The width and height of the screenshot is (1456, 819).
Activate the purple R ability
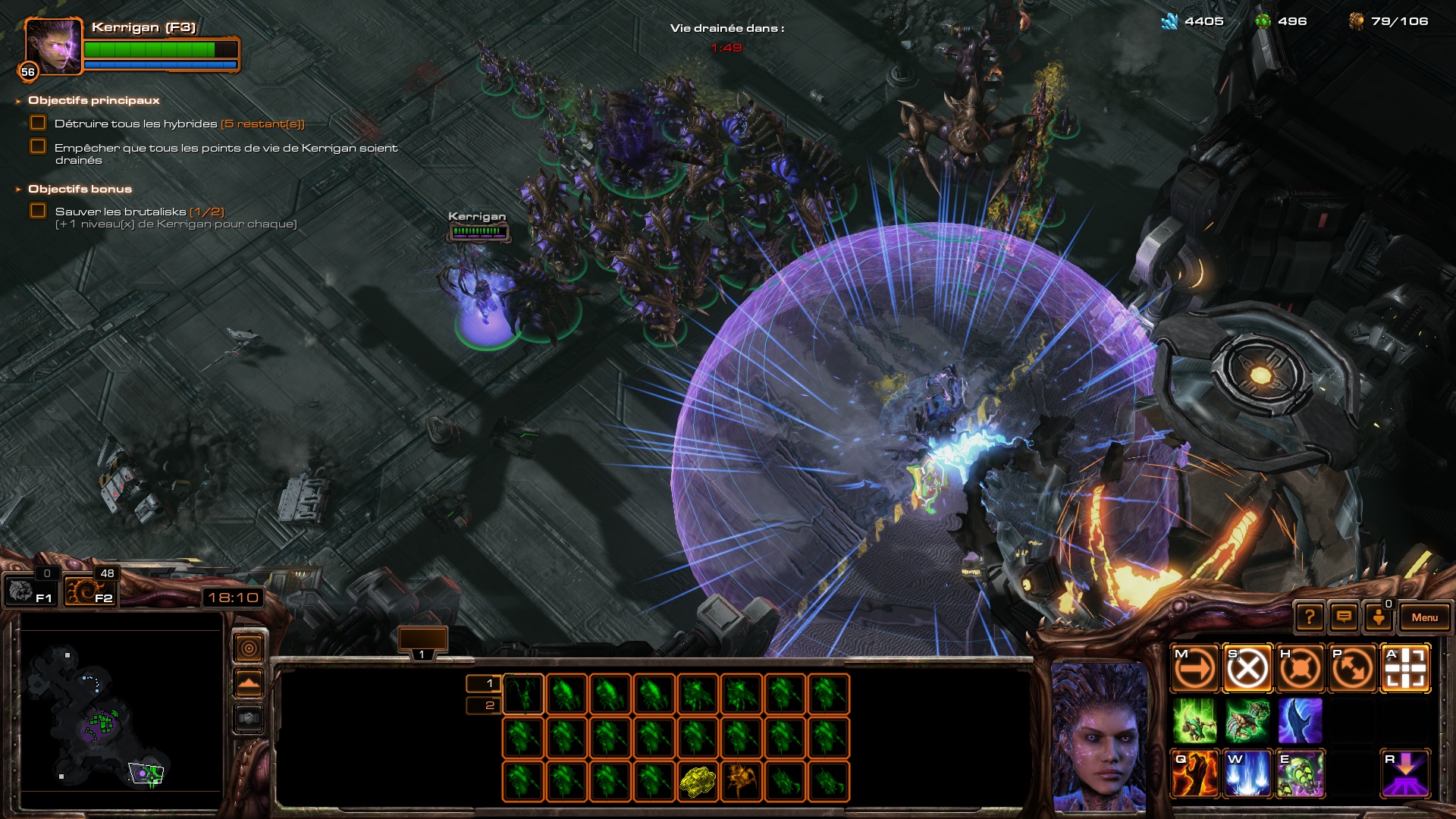(1405, 773)
